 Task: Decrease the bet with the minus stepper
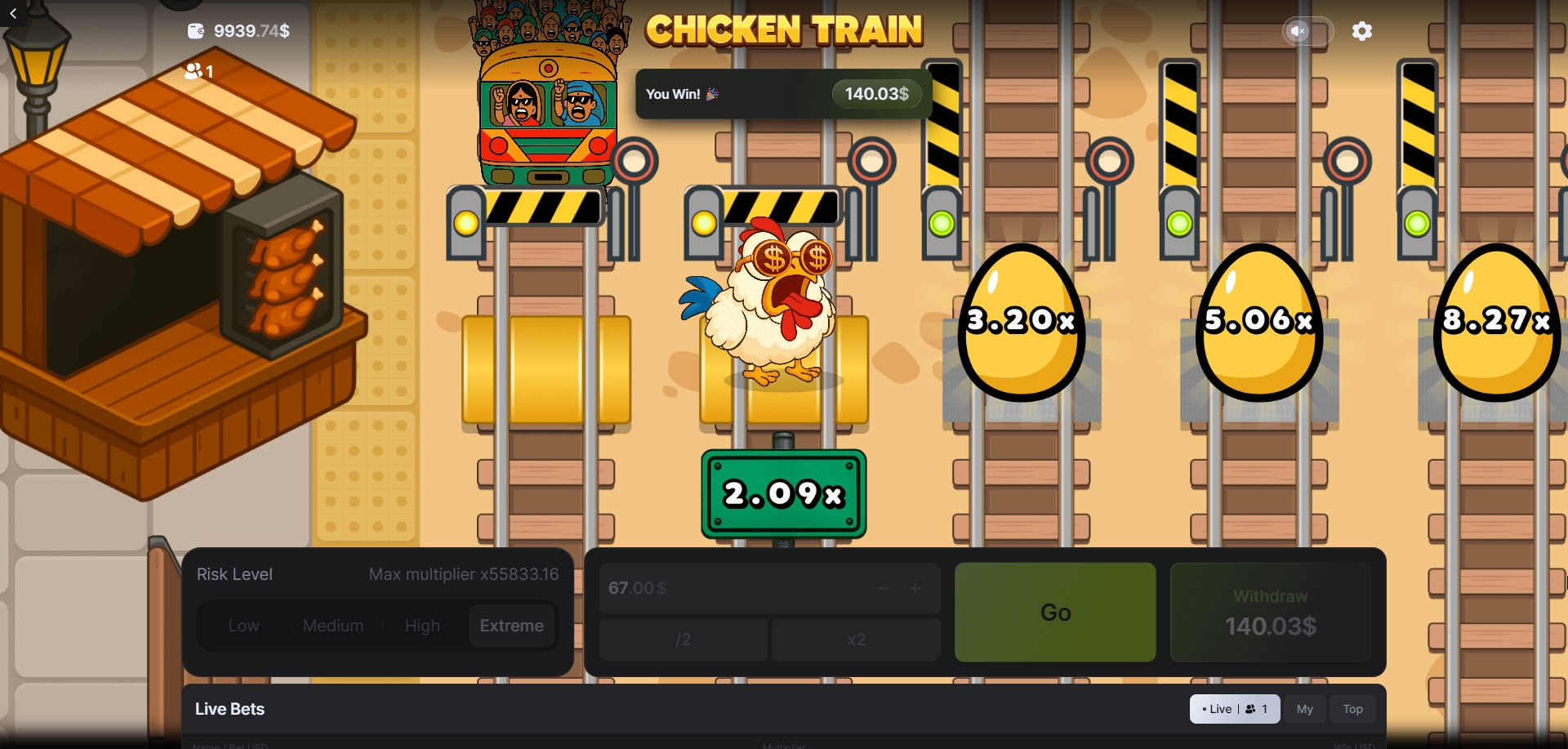point(883,588)
